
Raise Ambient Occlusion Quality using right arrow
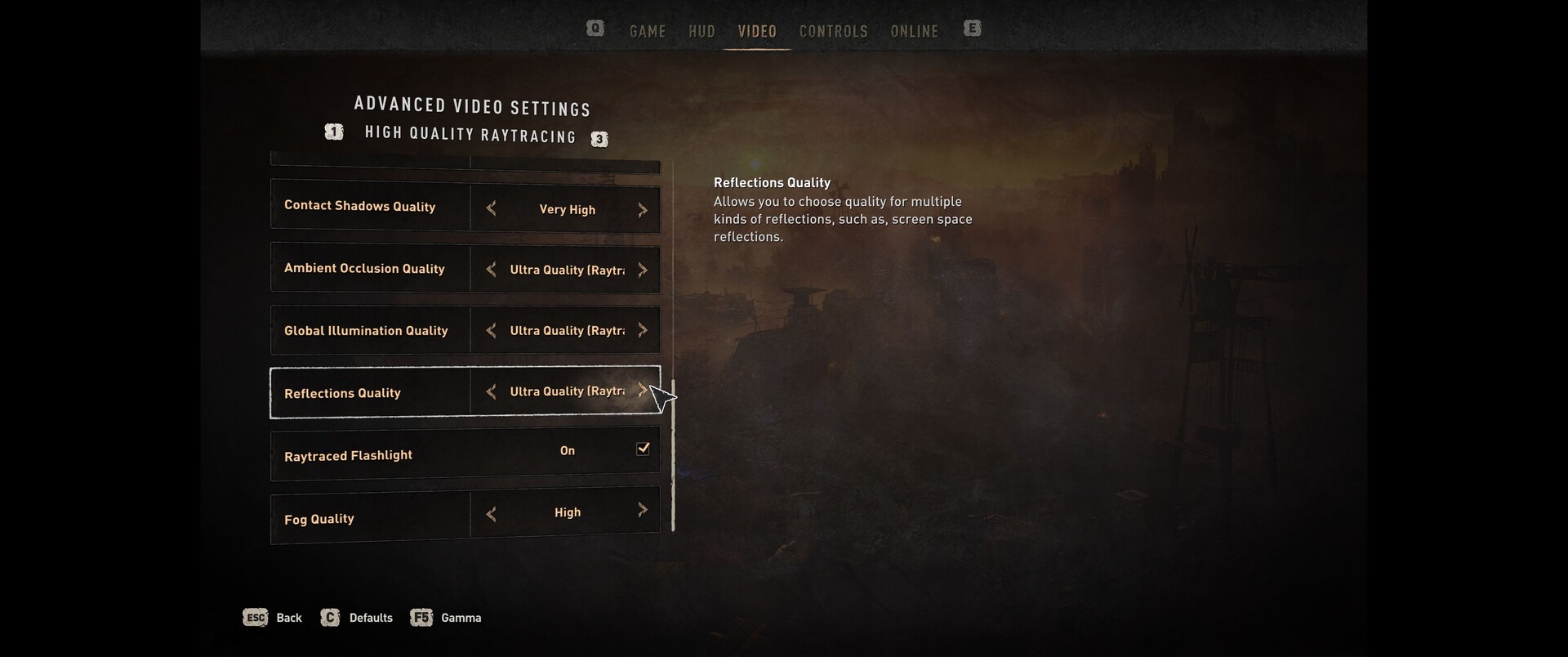point(643,270)
